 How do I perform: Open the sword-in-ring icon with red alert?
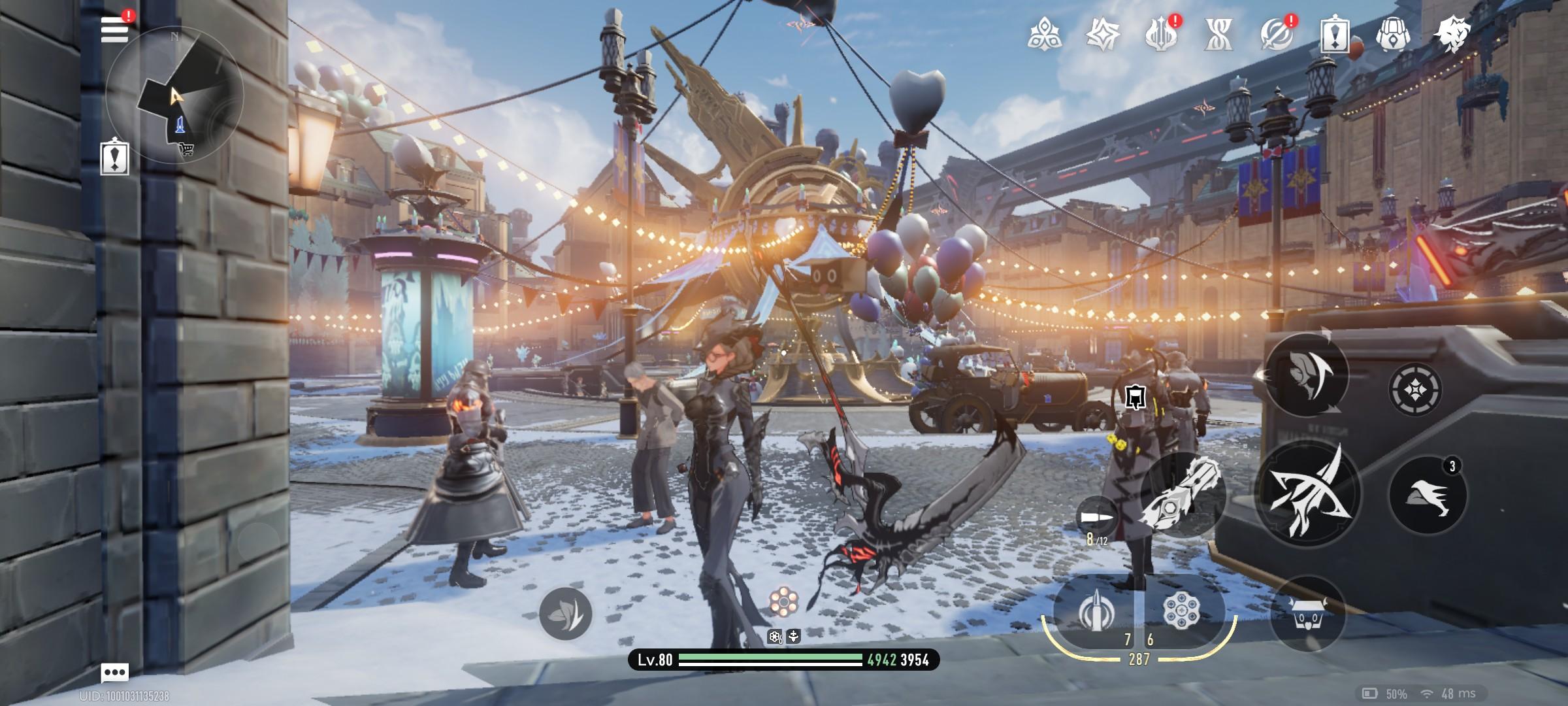[1277, 34]
